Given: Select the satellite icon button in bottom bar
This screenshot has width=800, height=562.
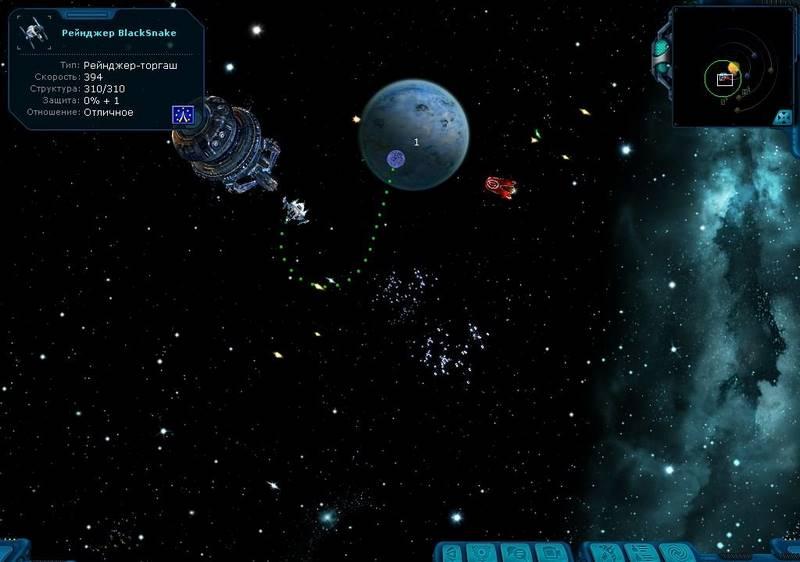Looking at the screenshot, I should pyautogui.click(x=607, y=552).
